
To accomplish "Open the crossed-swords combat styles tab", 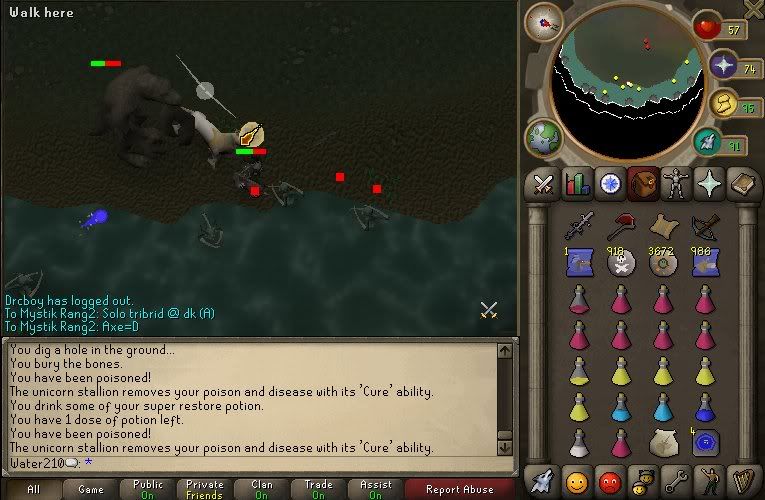I will (x=543, y=184).
